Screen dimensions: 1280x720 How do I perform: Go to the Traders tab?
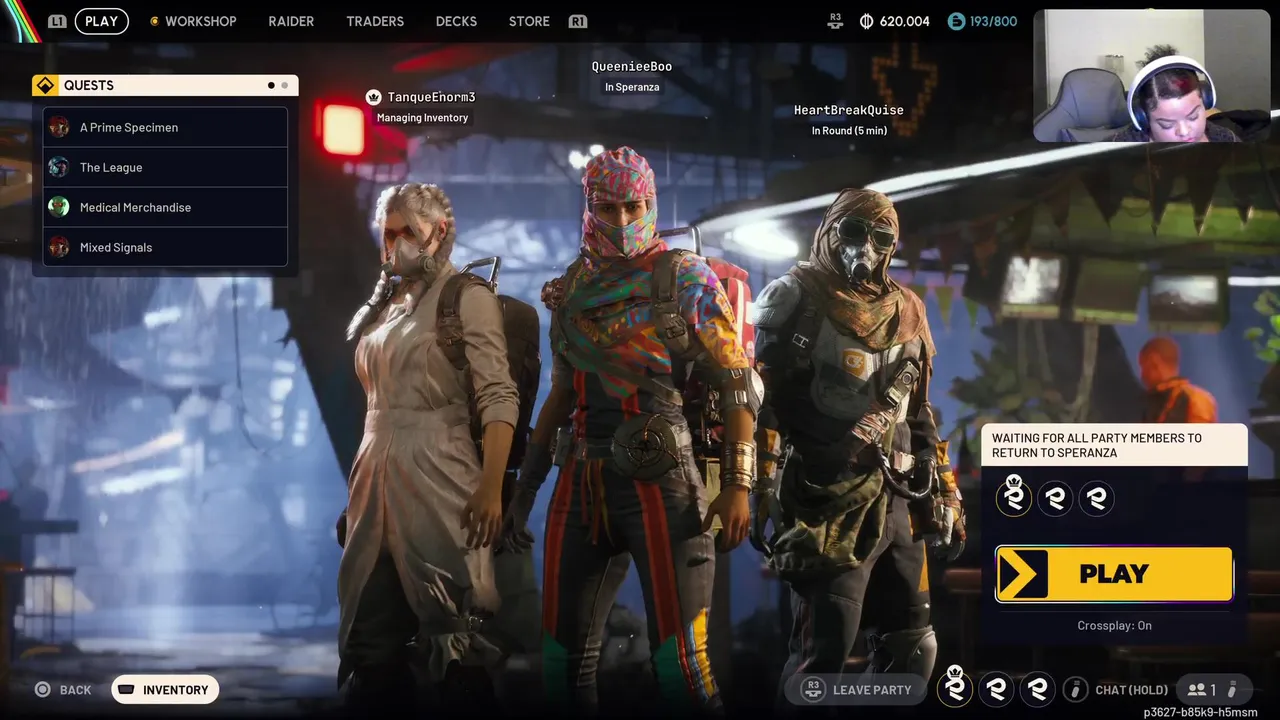(375, 21)
